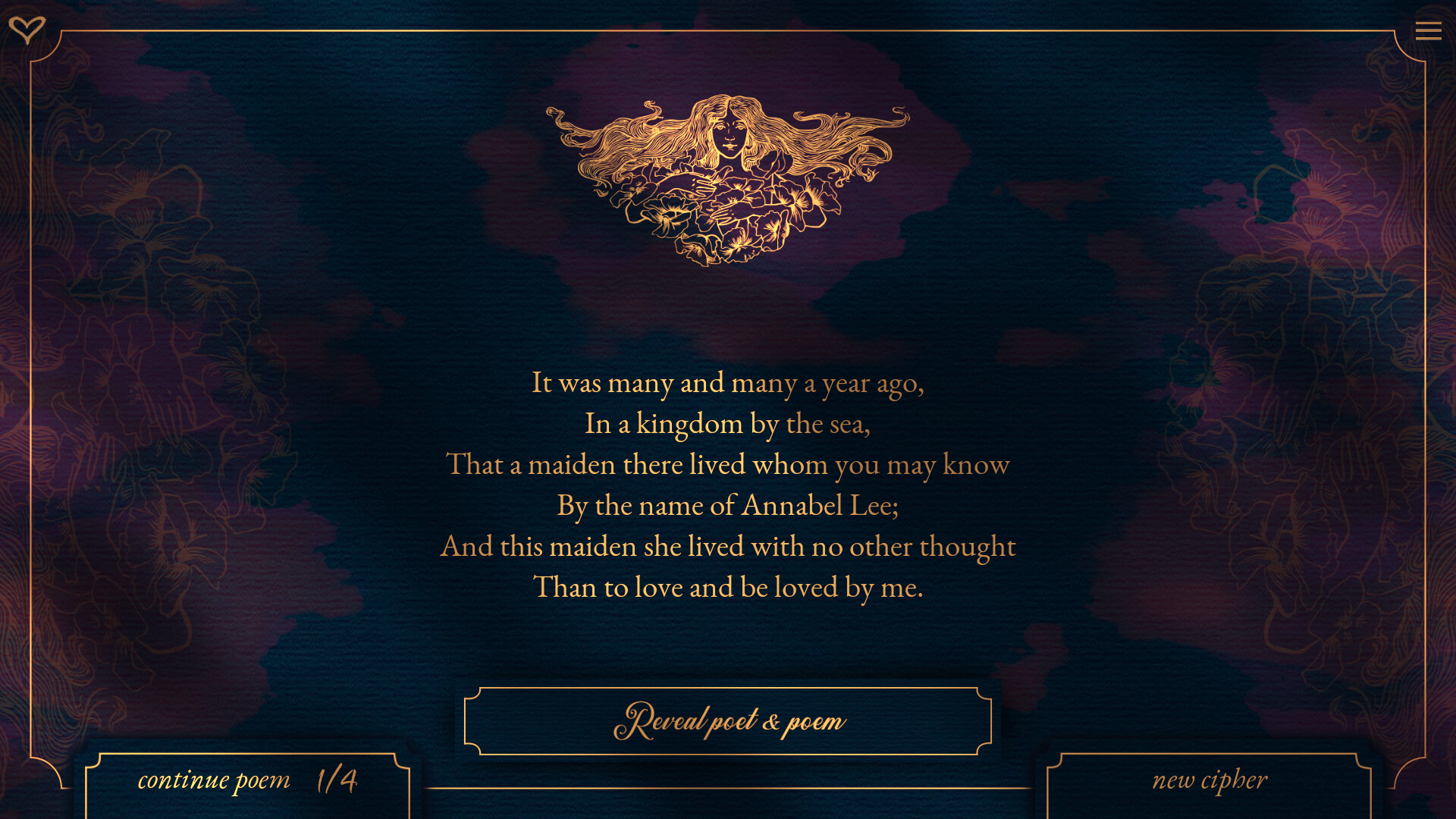Click the 1/4 page indicator

336,779
